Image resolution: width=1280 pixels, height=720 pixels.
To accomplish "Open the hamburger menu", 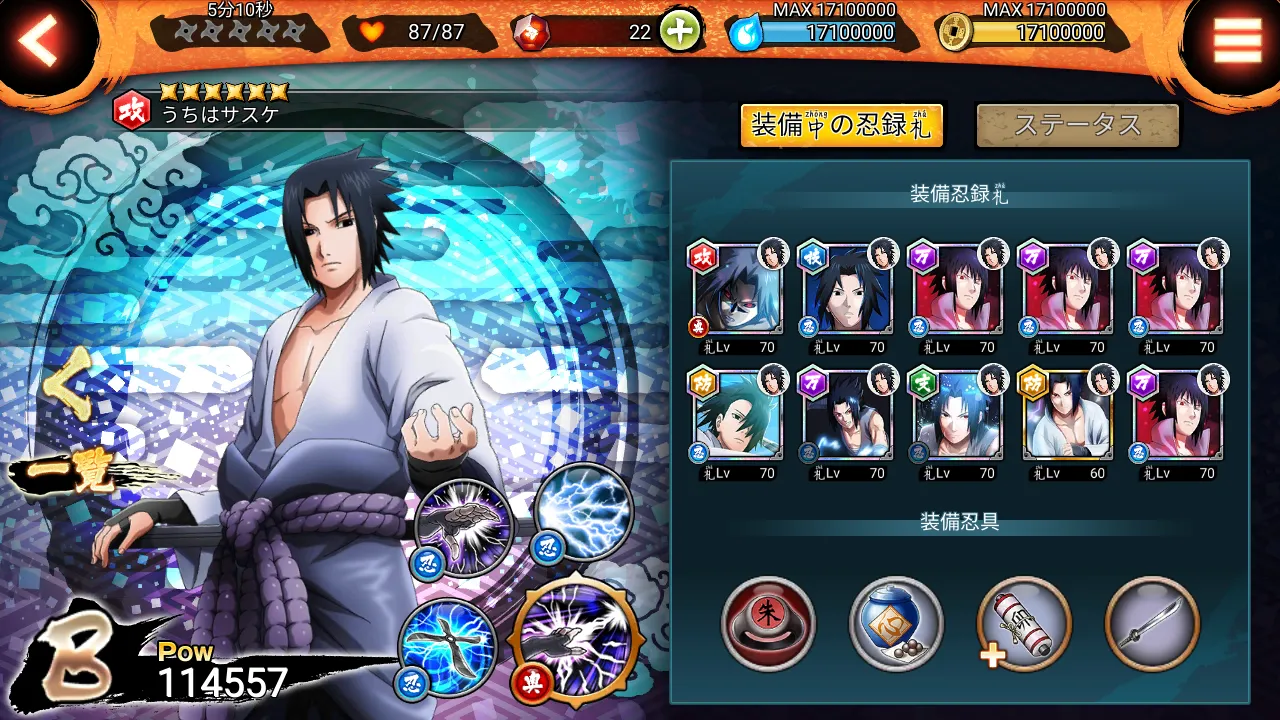I will point(1237,40).
